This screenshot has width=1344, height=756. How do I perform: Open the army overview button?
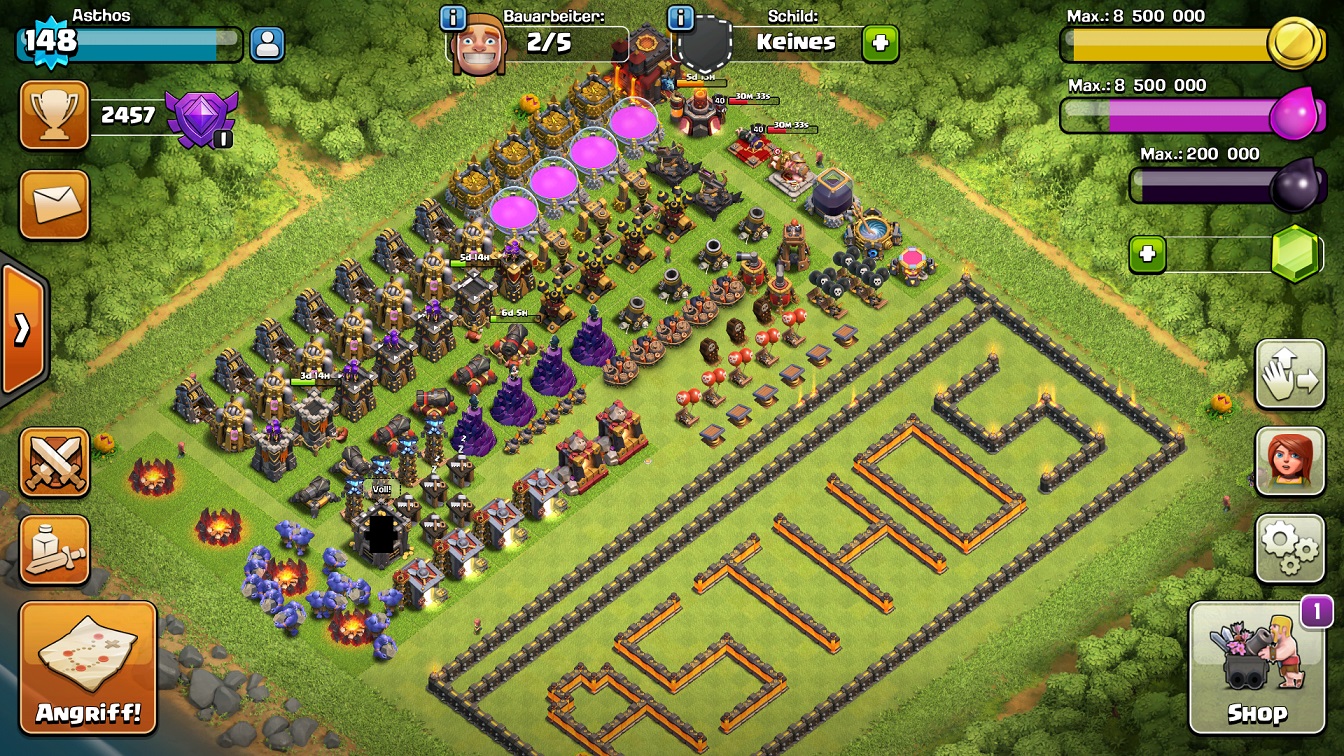54,550
